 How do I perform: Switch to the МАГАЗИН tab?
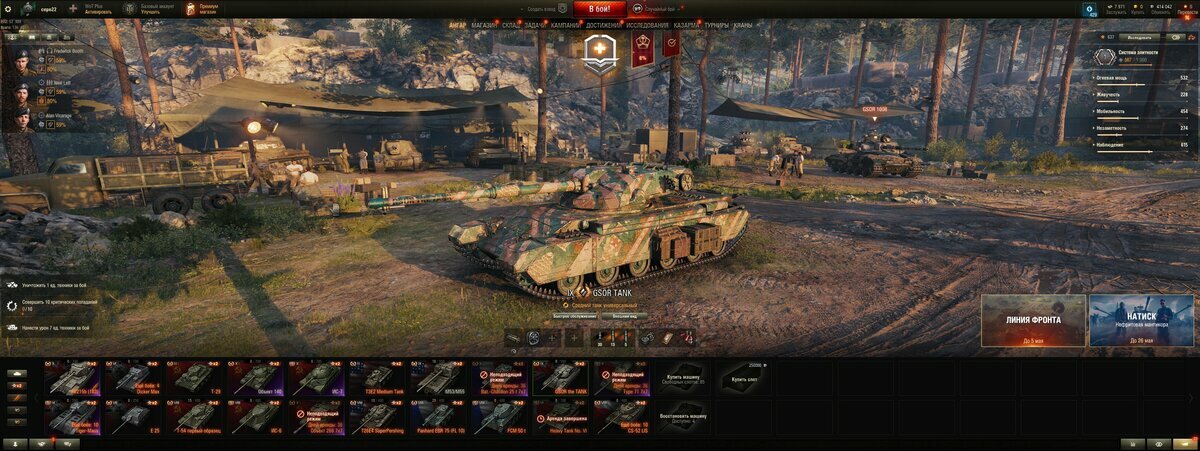[x=483, y=24]
